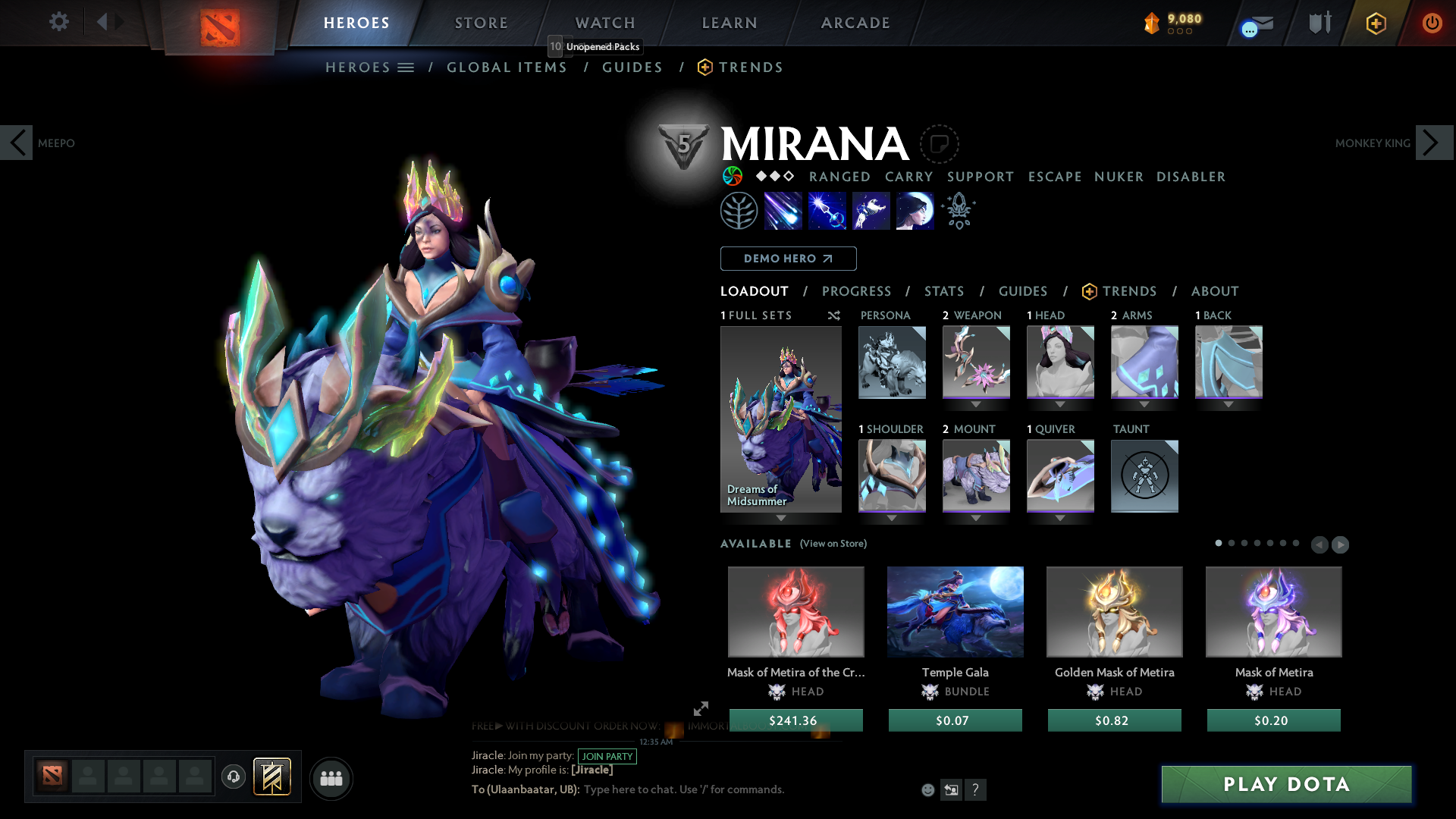
Task: Open the Heroes hamburger menu
Action: (x=407, y=67)
